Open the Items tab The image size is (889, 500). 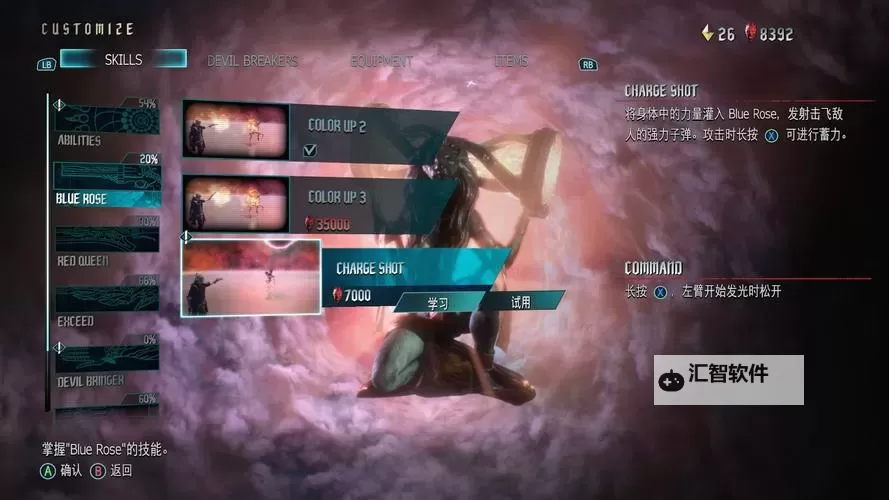click(510, 61)
